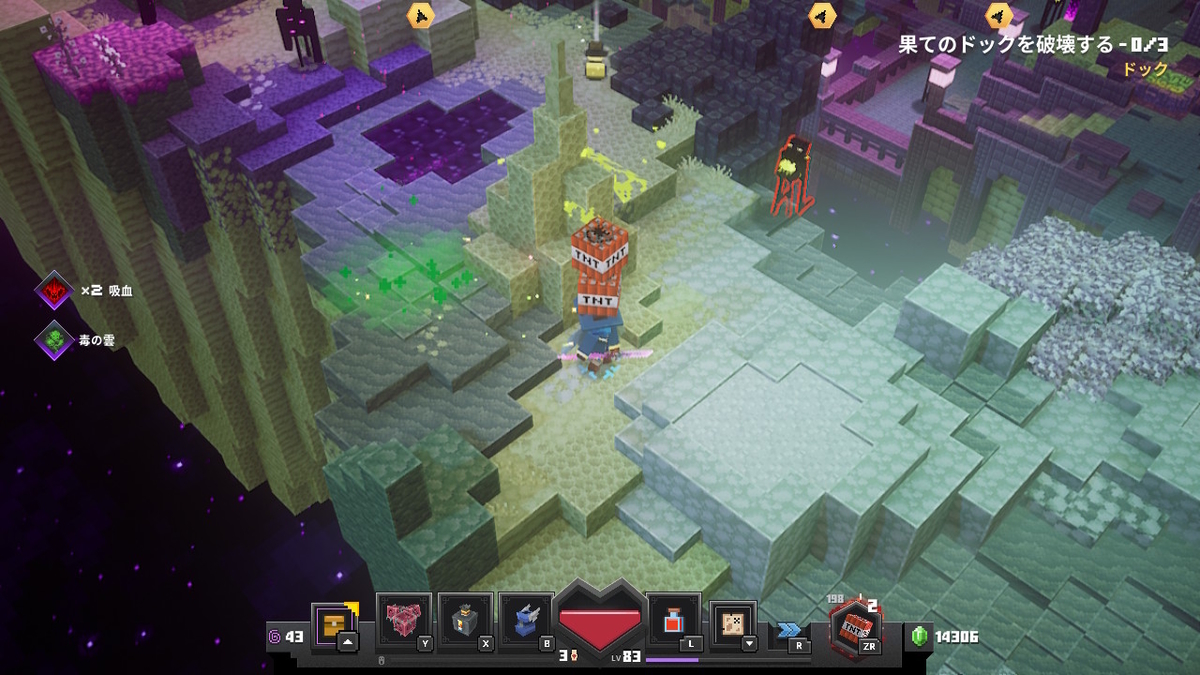The height and width of the screenshot is (675, 1200).
Task: Click the green 毒の雲 enchantment icon
Action: pyautogui.click(x=54, y=340)
